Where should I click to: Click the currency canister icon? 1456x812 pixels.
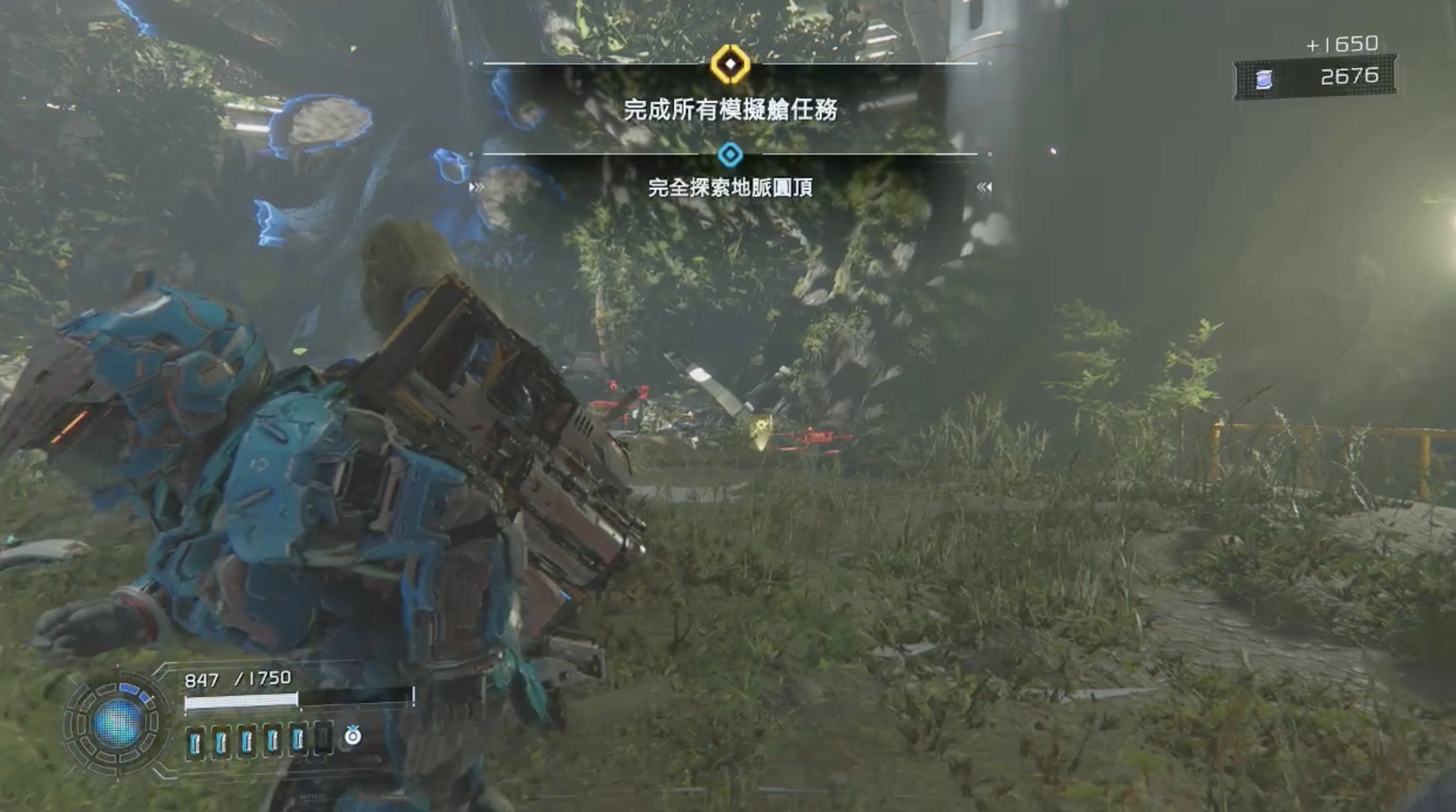pyautogui.click(x=1264, y=79)
